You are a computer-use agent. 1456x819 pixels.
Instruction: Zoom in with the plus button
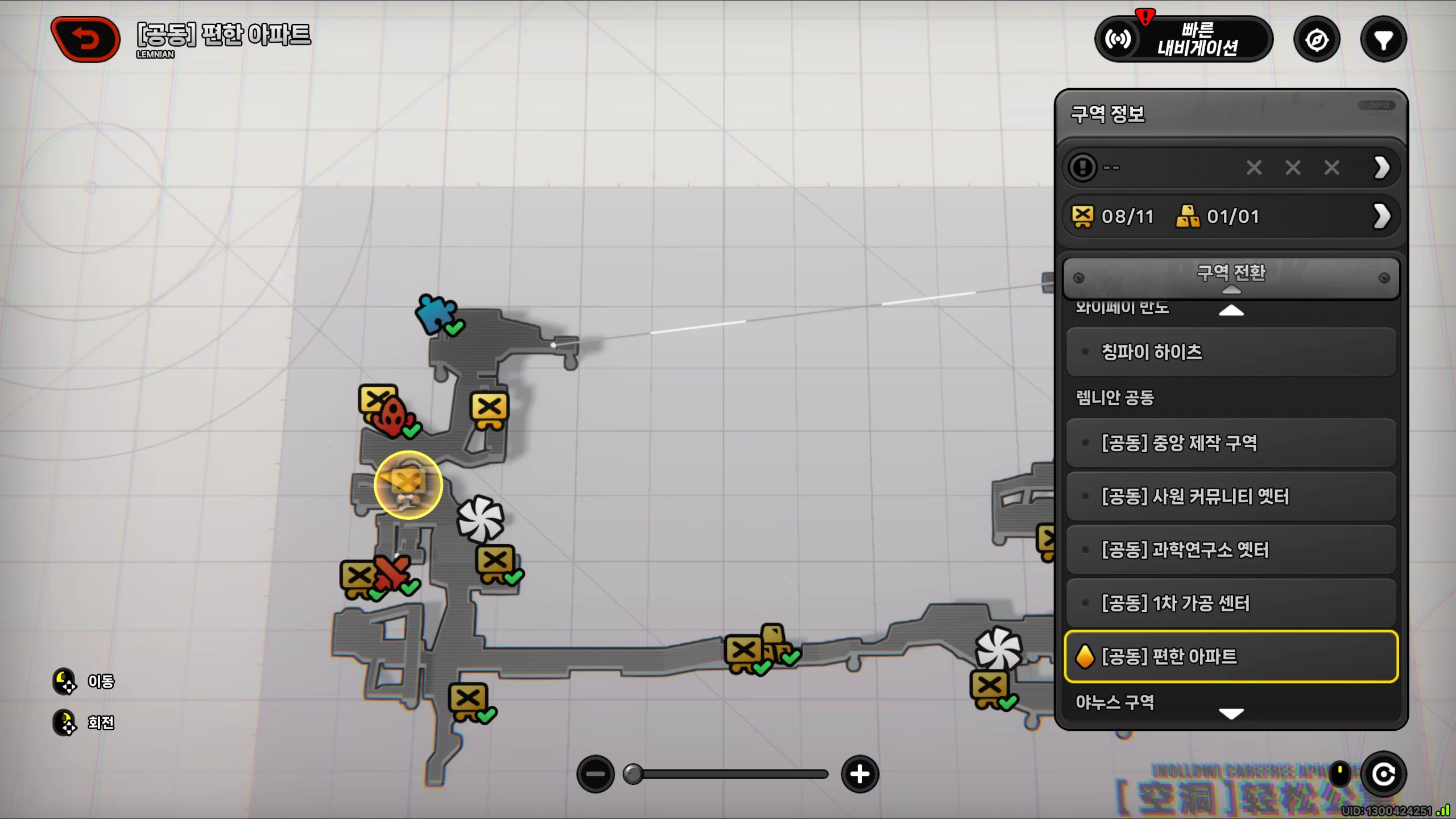tap(859, 774)
